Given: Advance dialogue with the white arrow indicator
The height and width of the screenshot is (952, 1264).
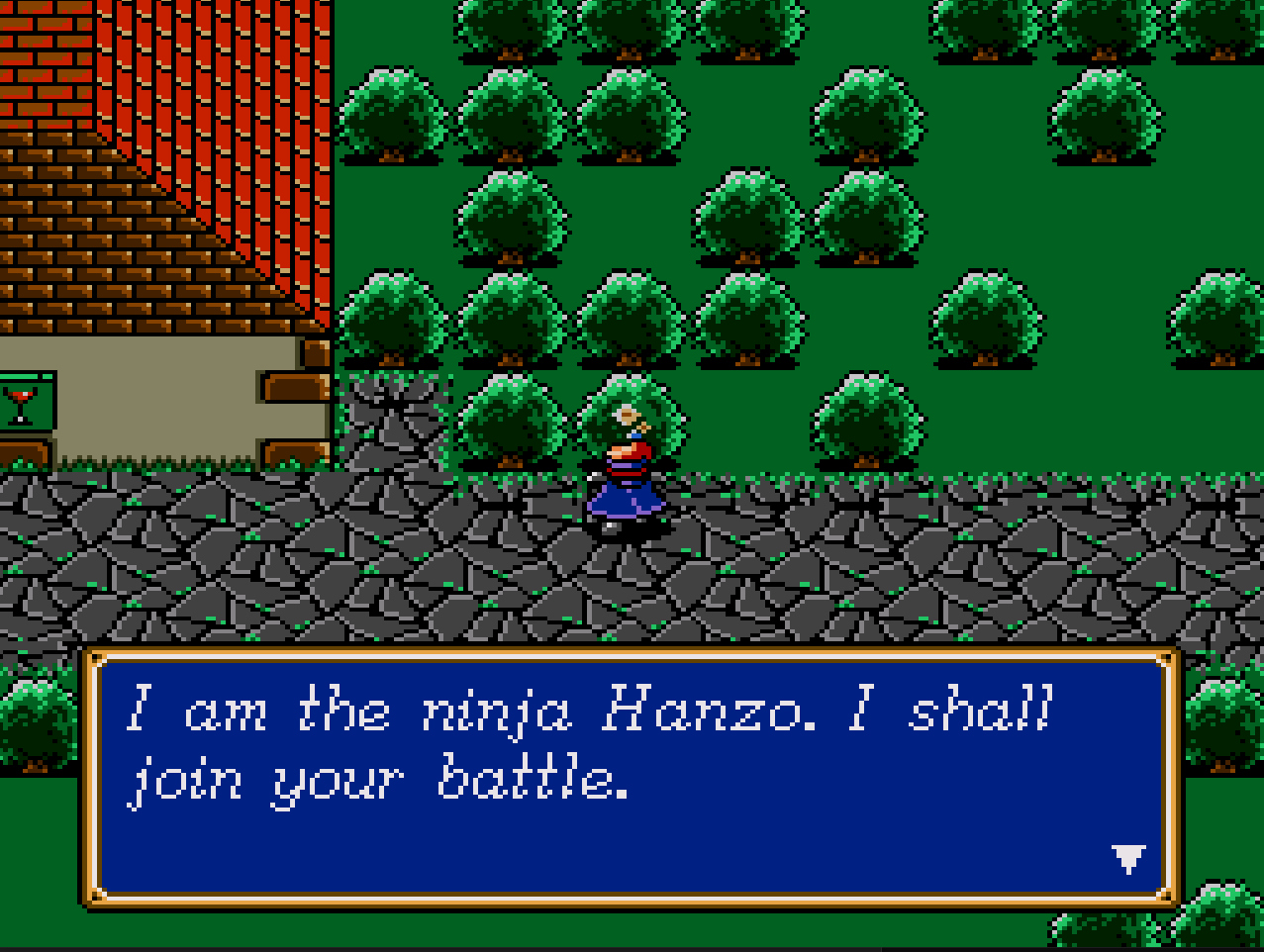Looking at the screenshot, I should [x=1128, y=857].
